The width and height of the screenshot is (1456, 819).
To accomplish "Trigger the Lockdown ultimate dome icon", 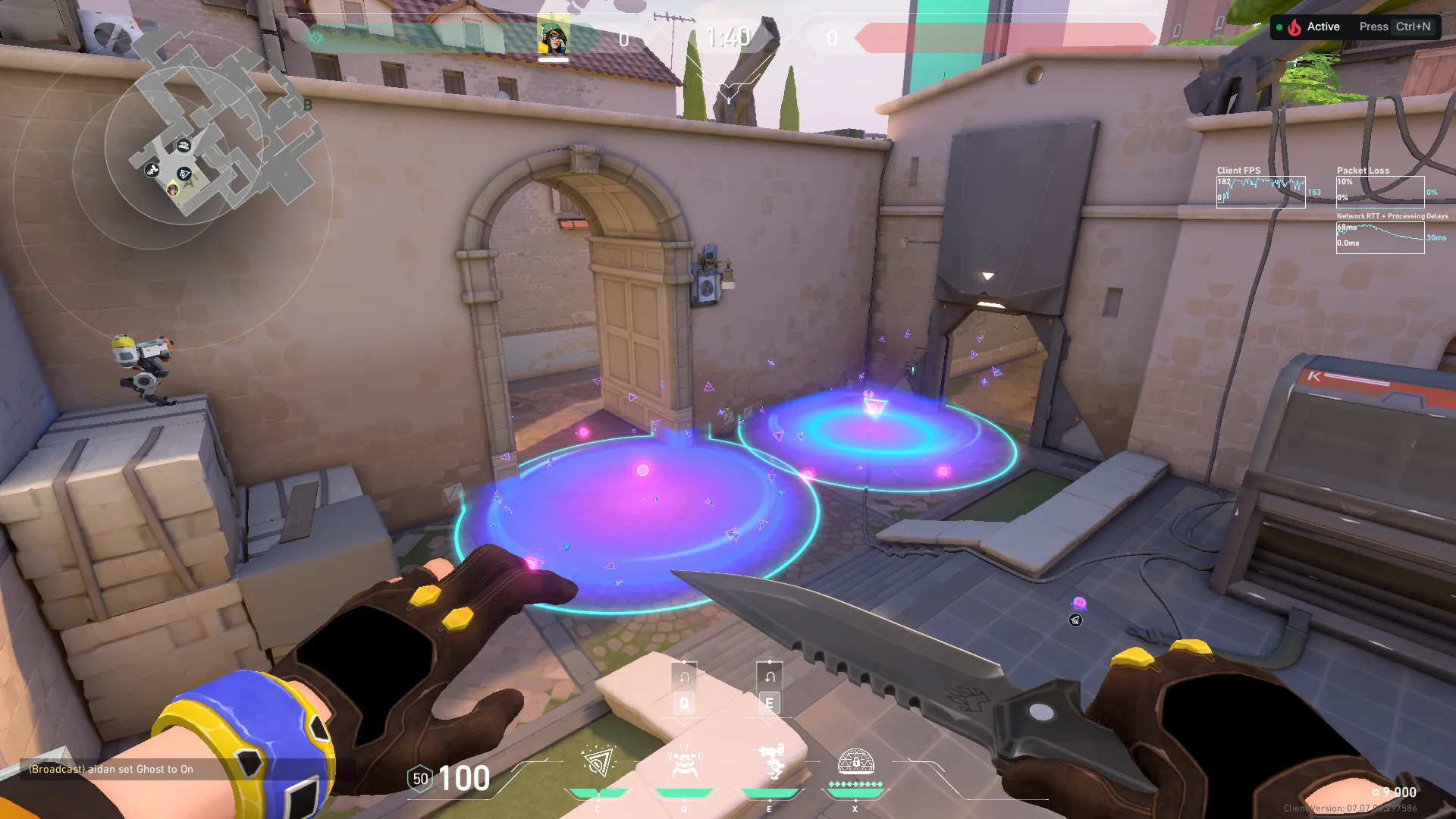I will (x=855, y=763).
